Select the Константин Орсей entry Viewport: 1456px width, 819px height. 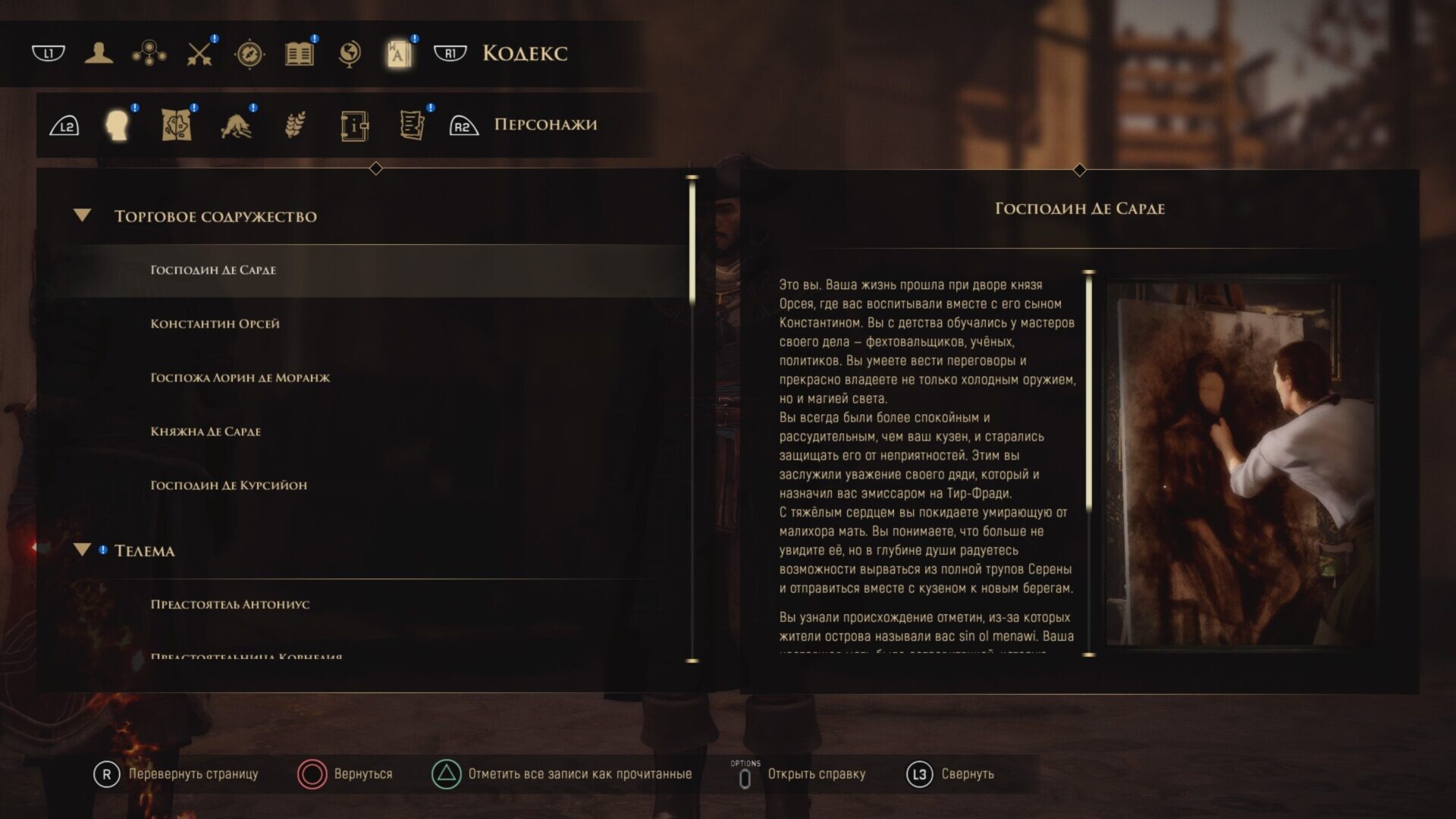(215, 324)
